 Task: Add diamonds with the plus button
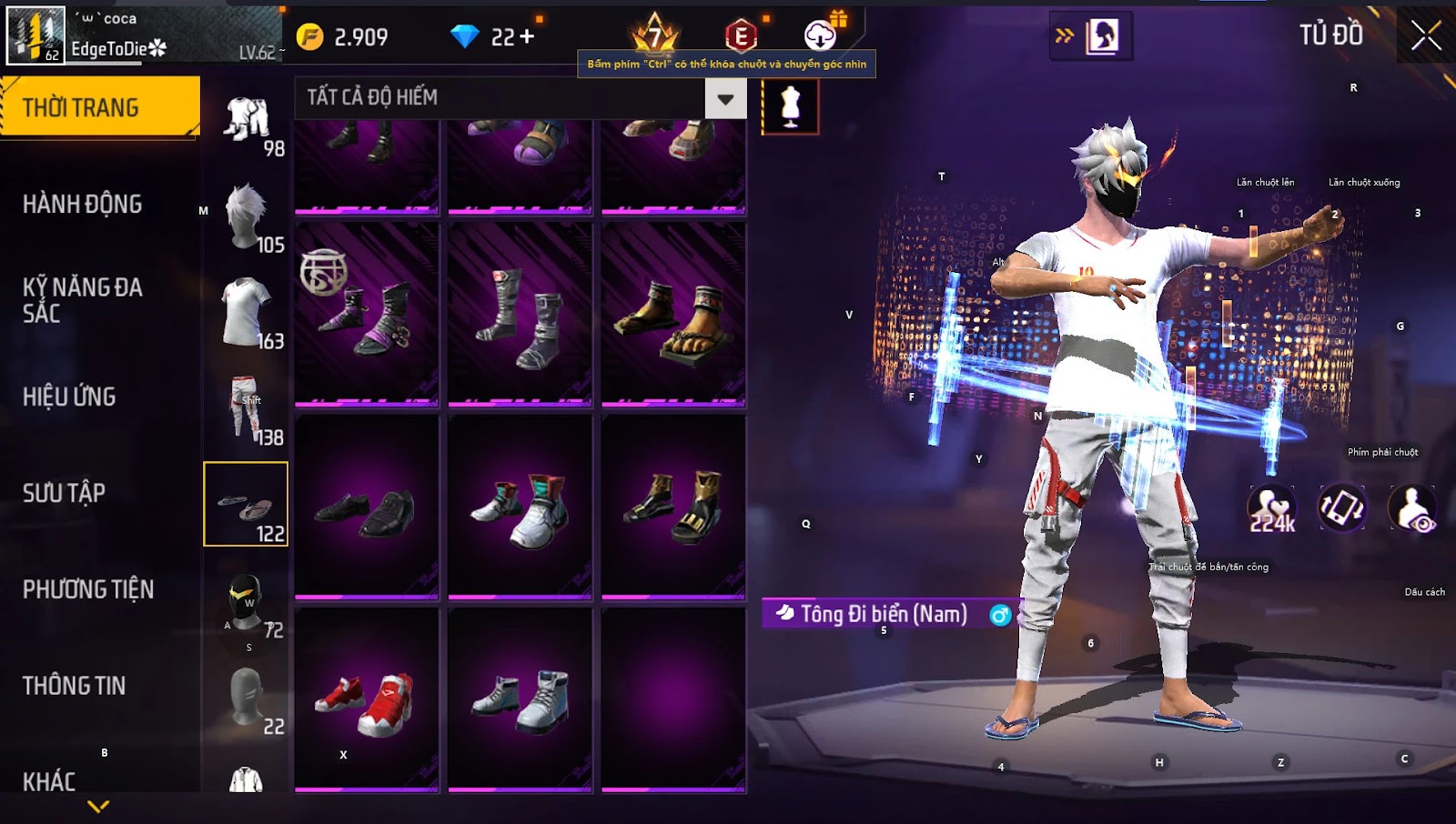[x=527, y=36]
